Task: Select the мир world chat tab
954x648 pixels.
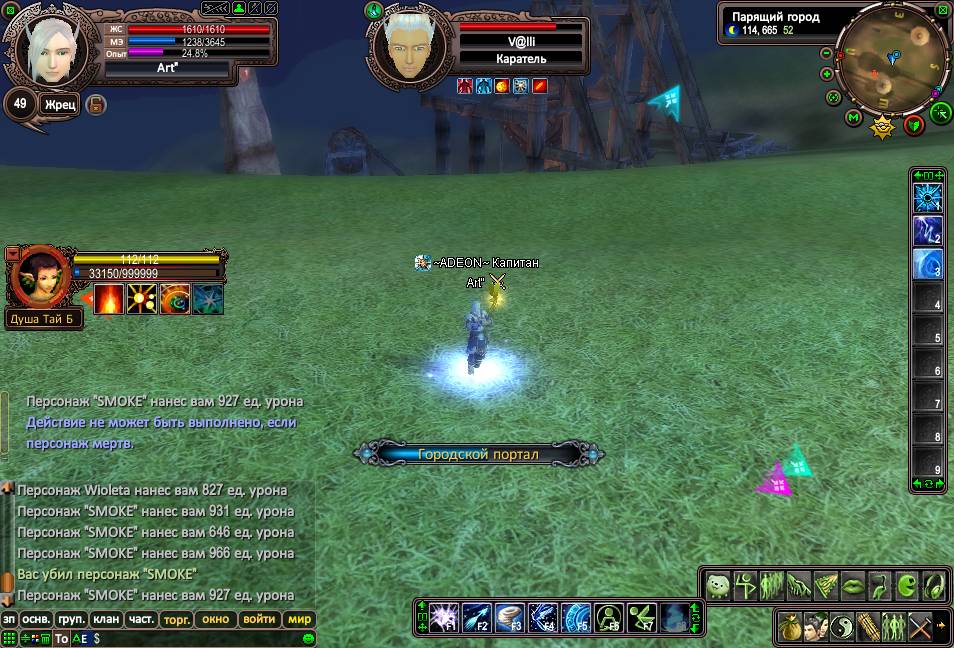Action: [x=299, y=619]
